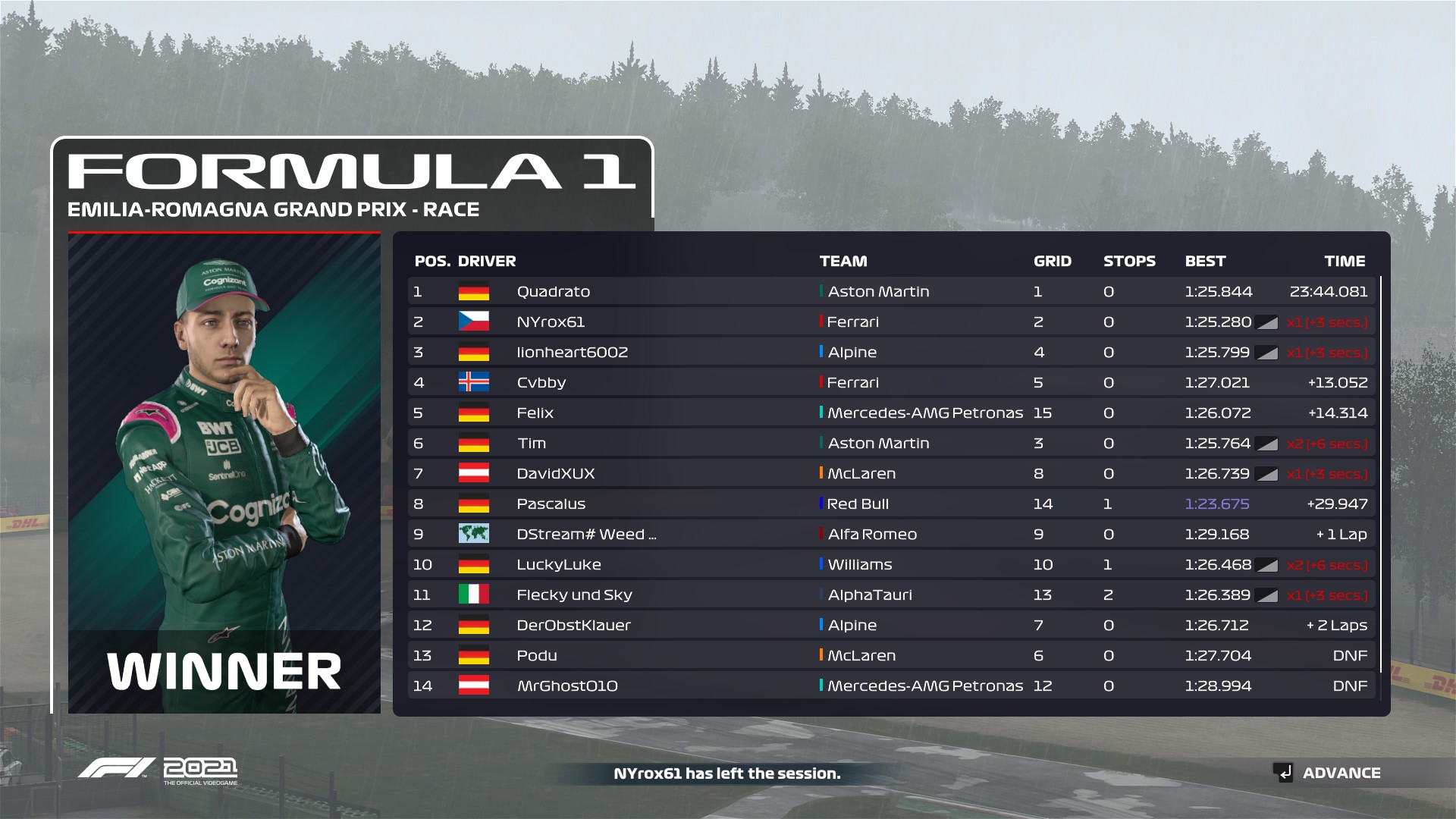Select LuckyLuke's Williams result row
The image size is (1456, 819).
coord(891,564)
